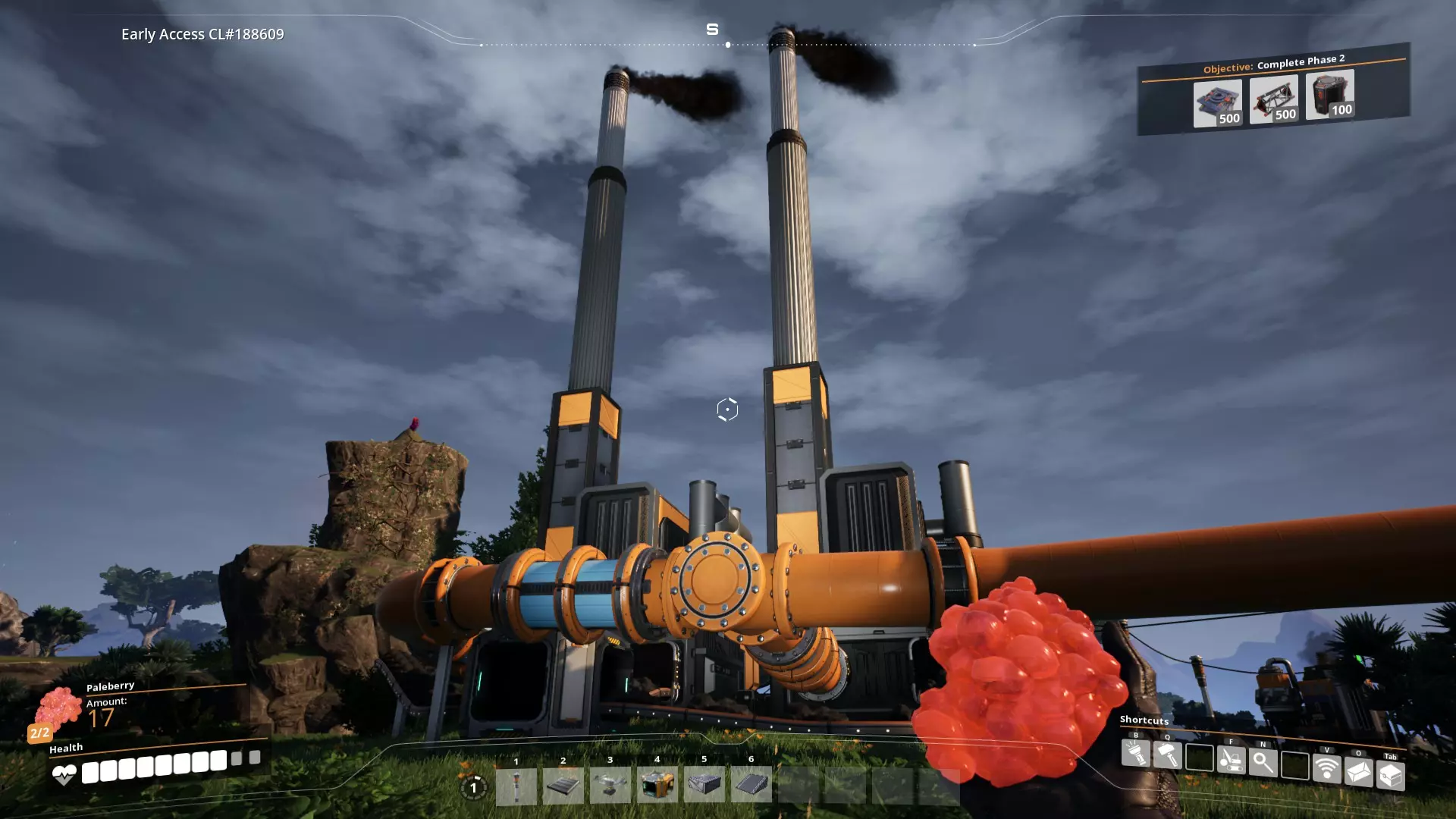Select the Versatile Framework objective item
Viewport: 1456px width, 819px height.
[x=1273, y=99]
